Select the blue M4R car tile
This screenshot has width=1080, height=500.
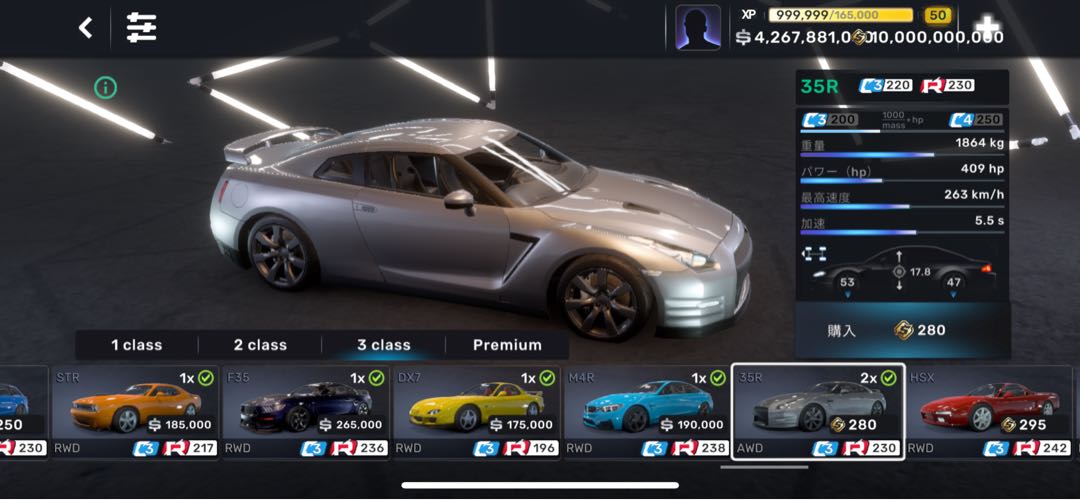click(647, 411)
